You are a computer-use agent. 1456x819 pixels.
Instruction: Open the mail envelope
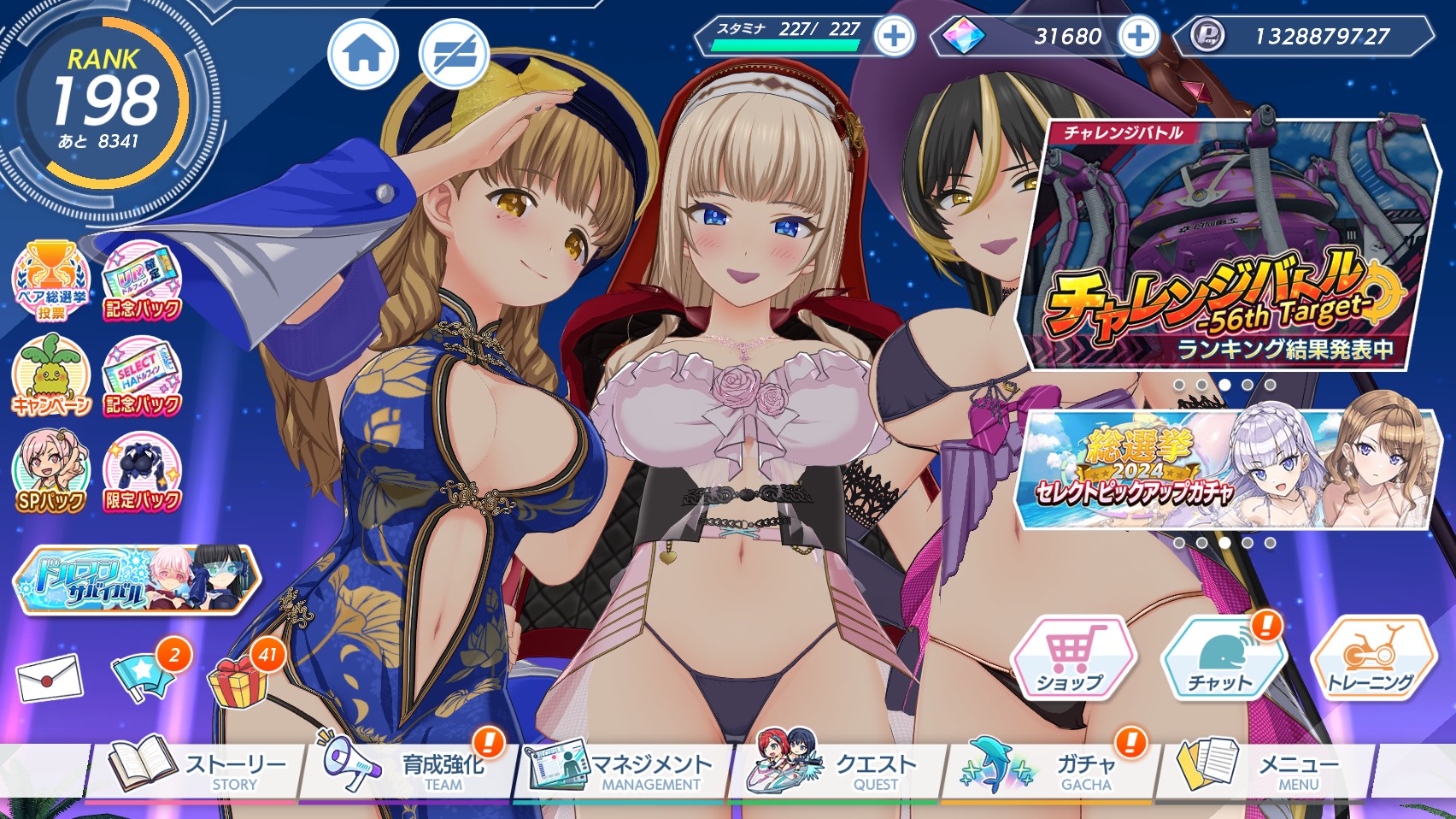pos(50,679)
